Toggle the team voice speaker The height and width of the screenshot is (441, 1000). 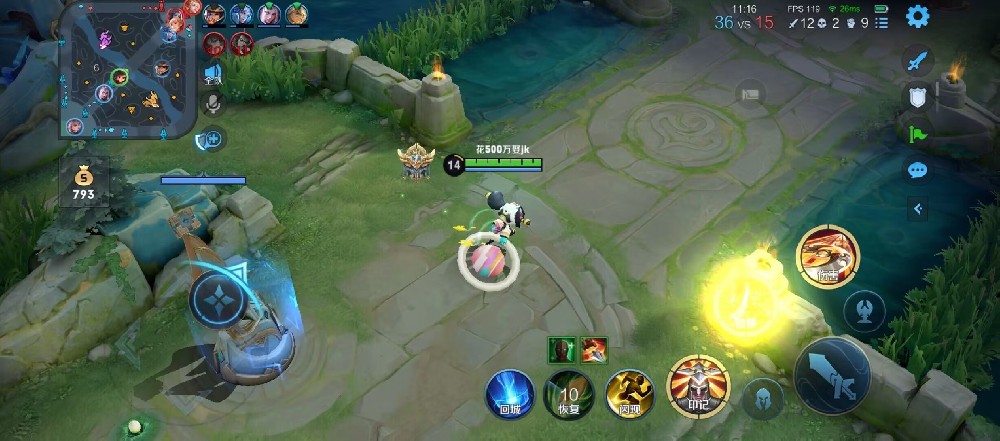tap(212, 73)
